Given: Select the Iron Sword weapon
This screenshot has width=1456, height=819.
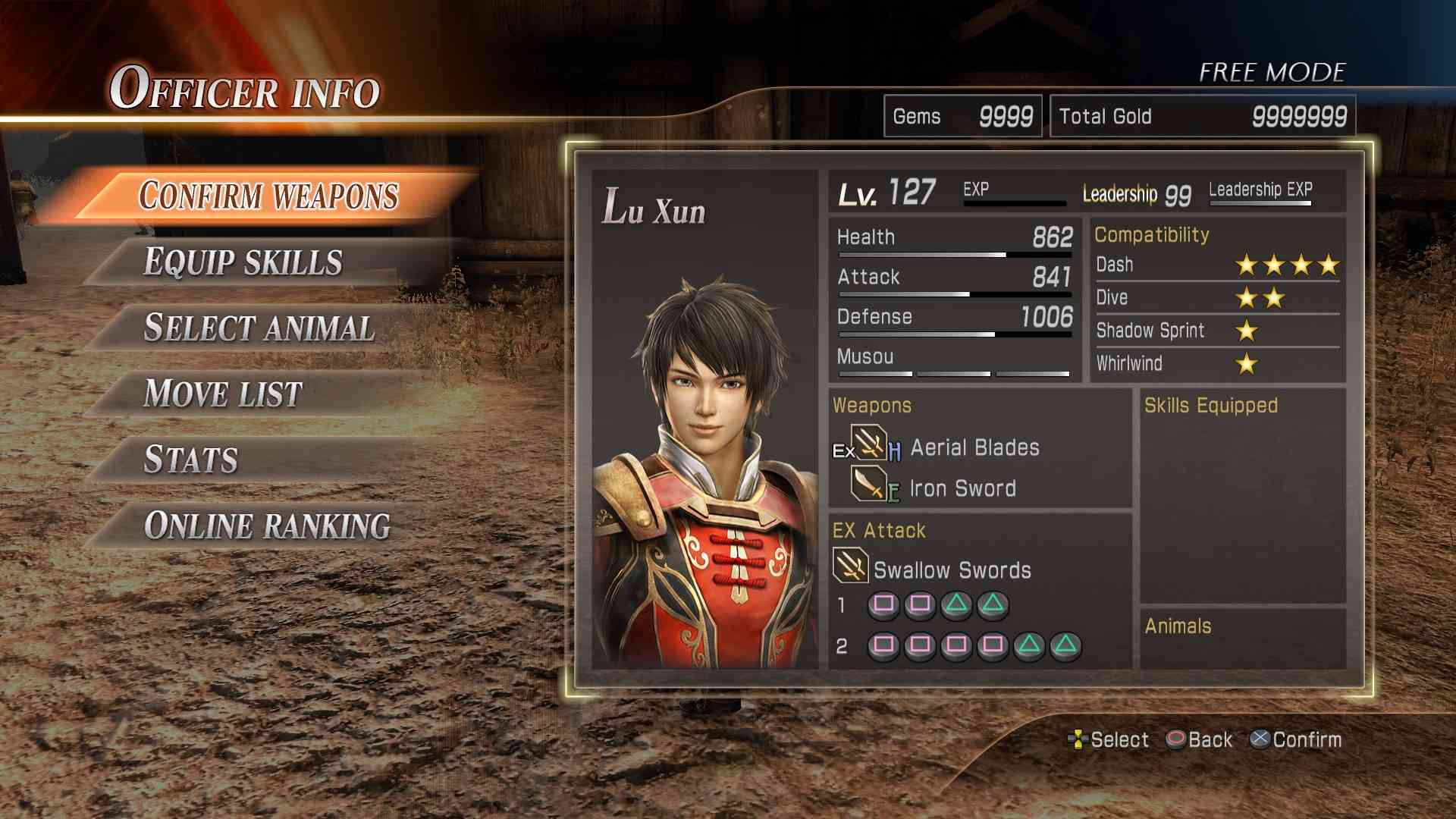Looking at the screenshot, I should 962,488.
